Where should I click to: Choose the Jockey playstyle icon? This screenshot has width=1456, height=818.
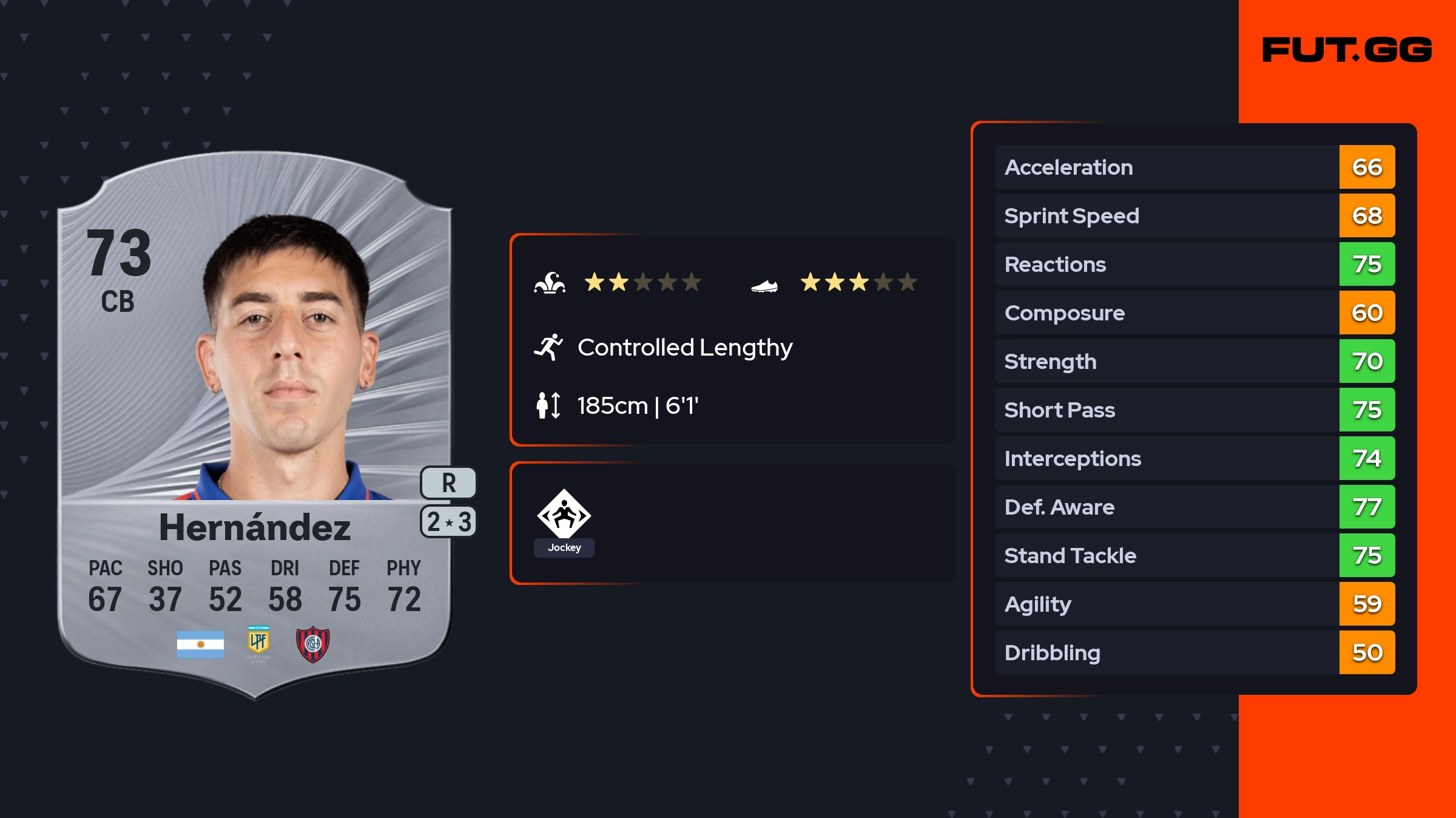tap(564, 515)
